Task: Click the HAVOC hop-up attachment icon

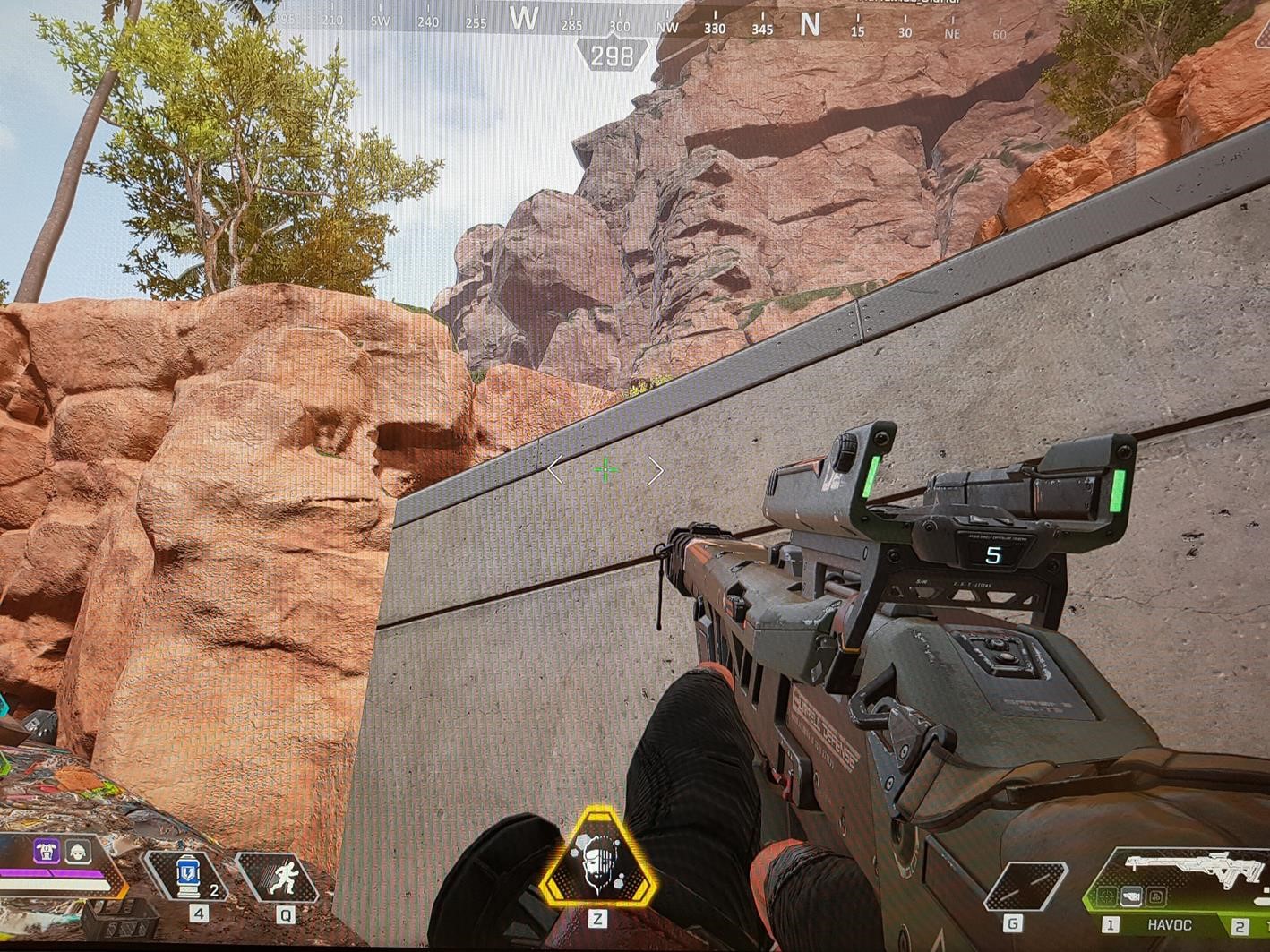Action: pos(1155,897)
